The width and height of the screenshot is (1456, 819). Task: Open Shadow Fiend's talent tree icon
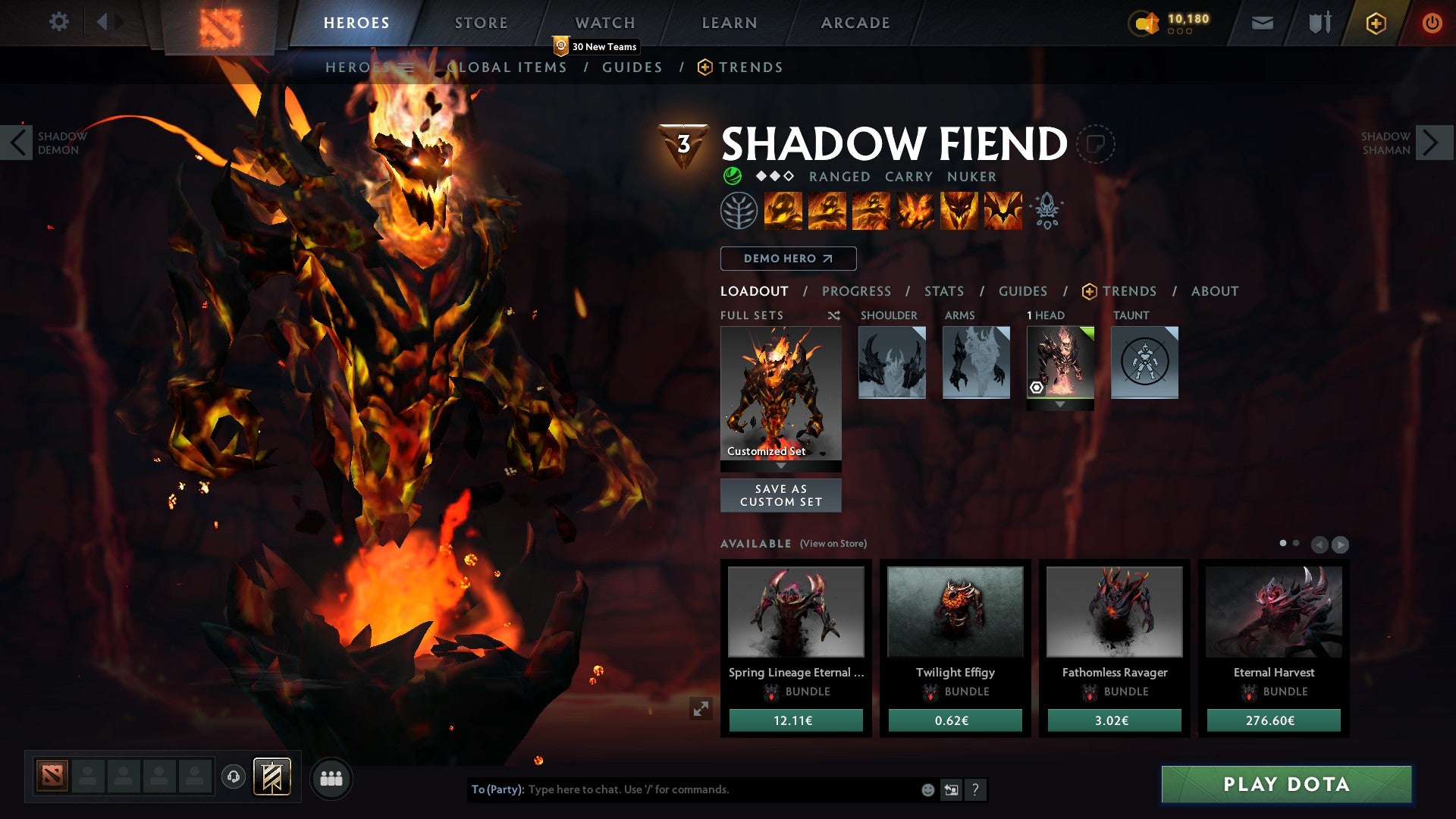739,211
